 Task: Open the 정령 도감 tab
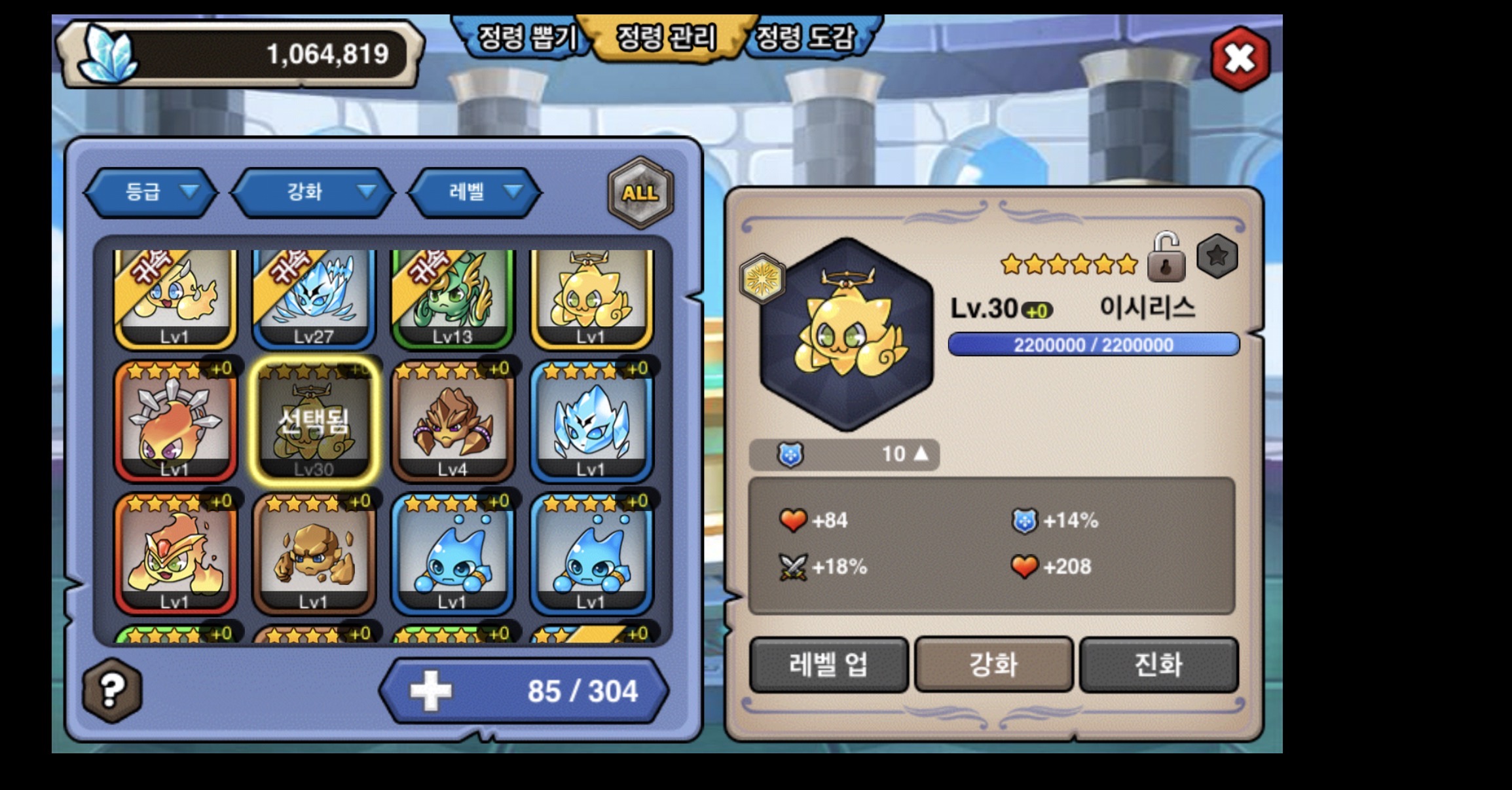tap(806, 38)
